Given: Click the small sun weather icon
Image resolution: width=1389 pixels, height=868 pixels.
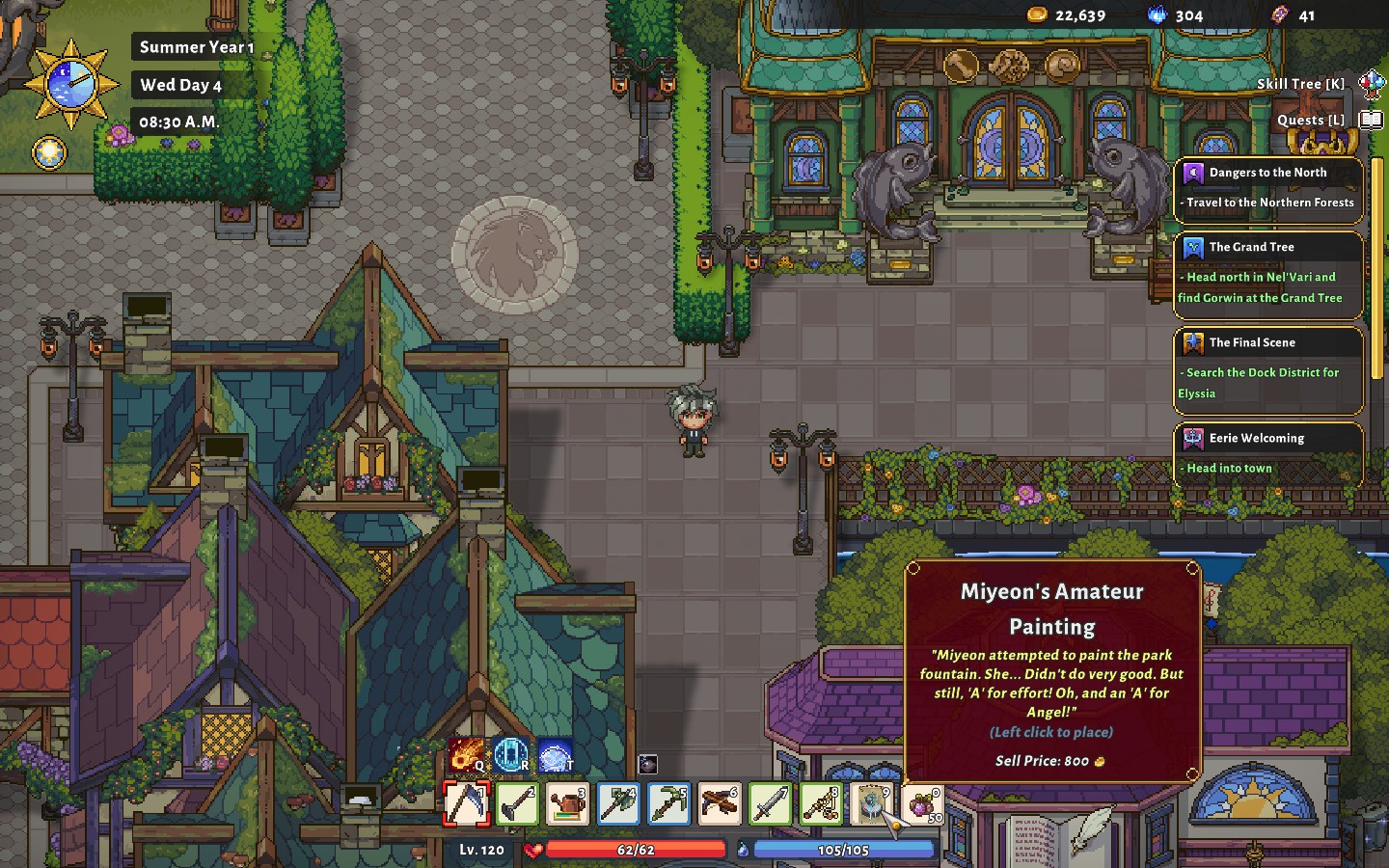Looking at the screenshot, I should pyautogui.click(x=49, y=152).
